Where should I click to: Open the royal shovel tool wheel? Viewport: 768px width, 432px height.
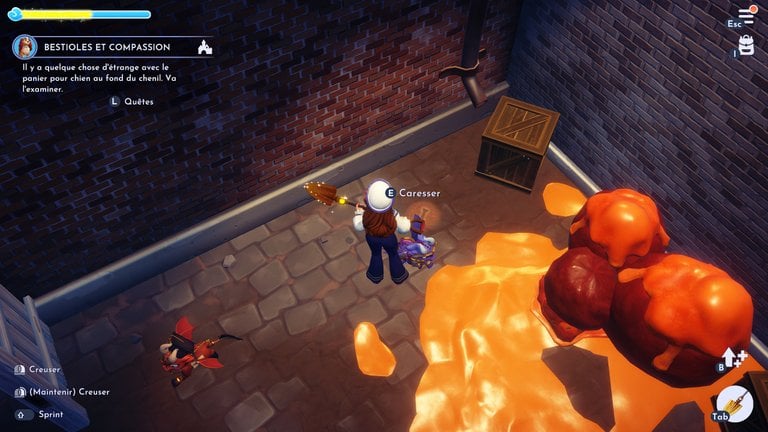tap(736, 403)
